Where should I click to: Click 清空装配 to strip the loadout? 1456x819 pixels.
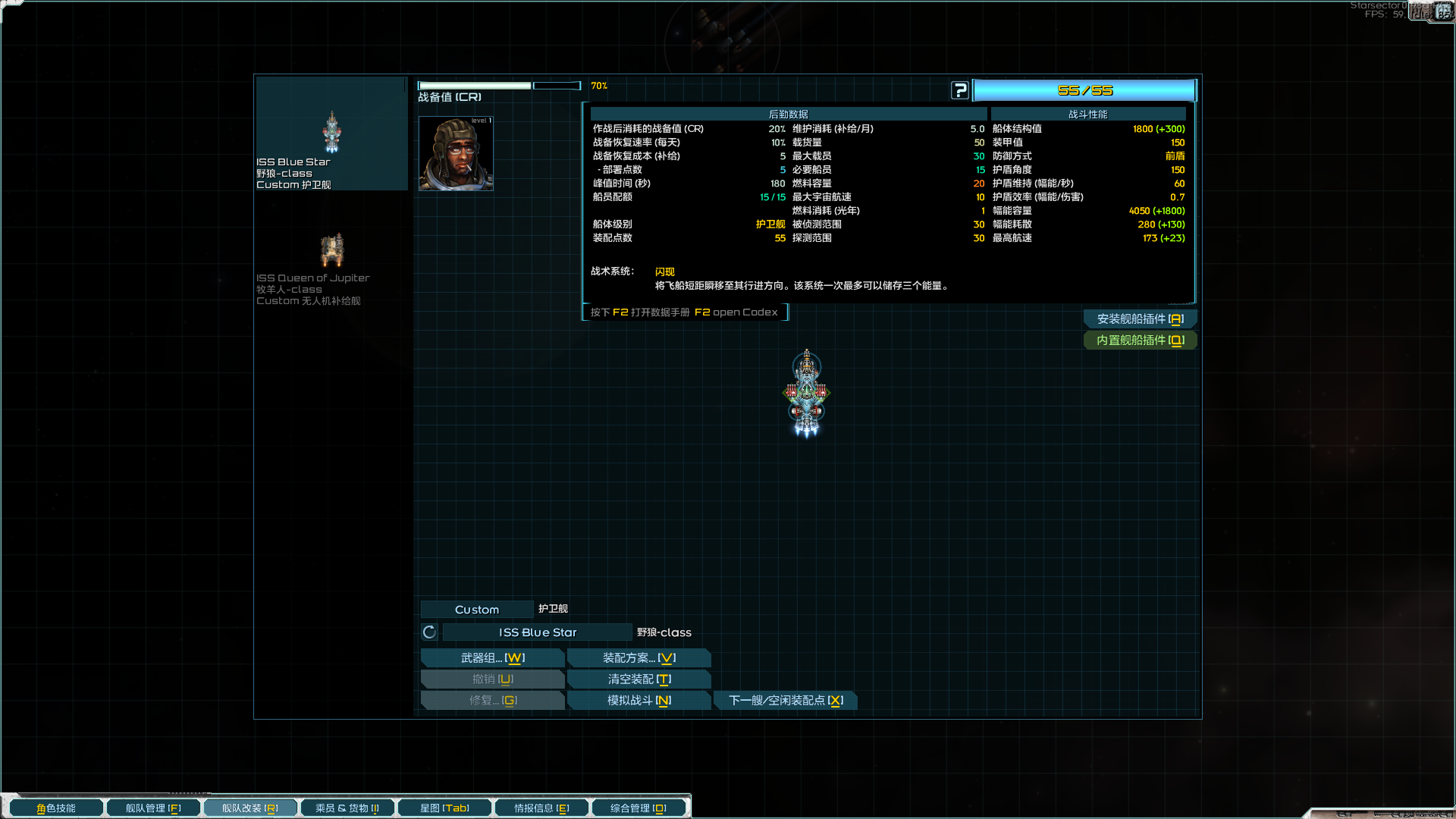click(639, 679)
